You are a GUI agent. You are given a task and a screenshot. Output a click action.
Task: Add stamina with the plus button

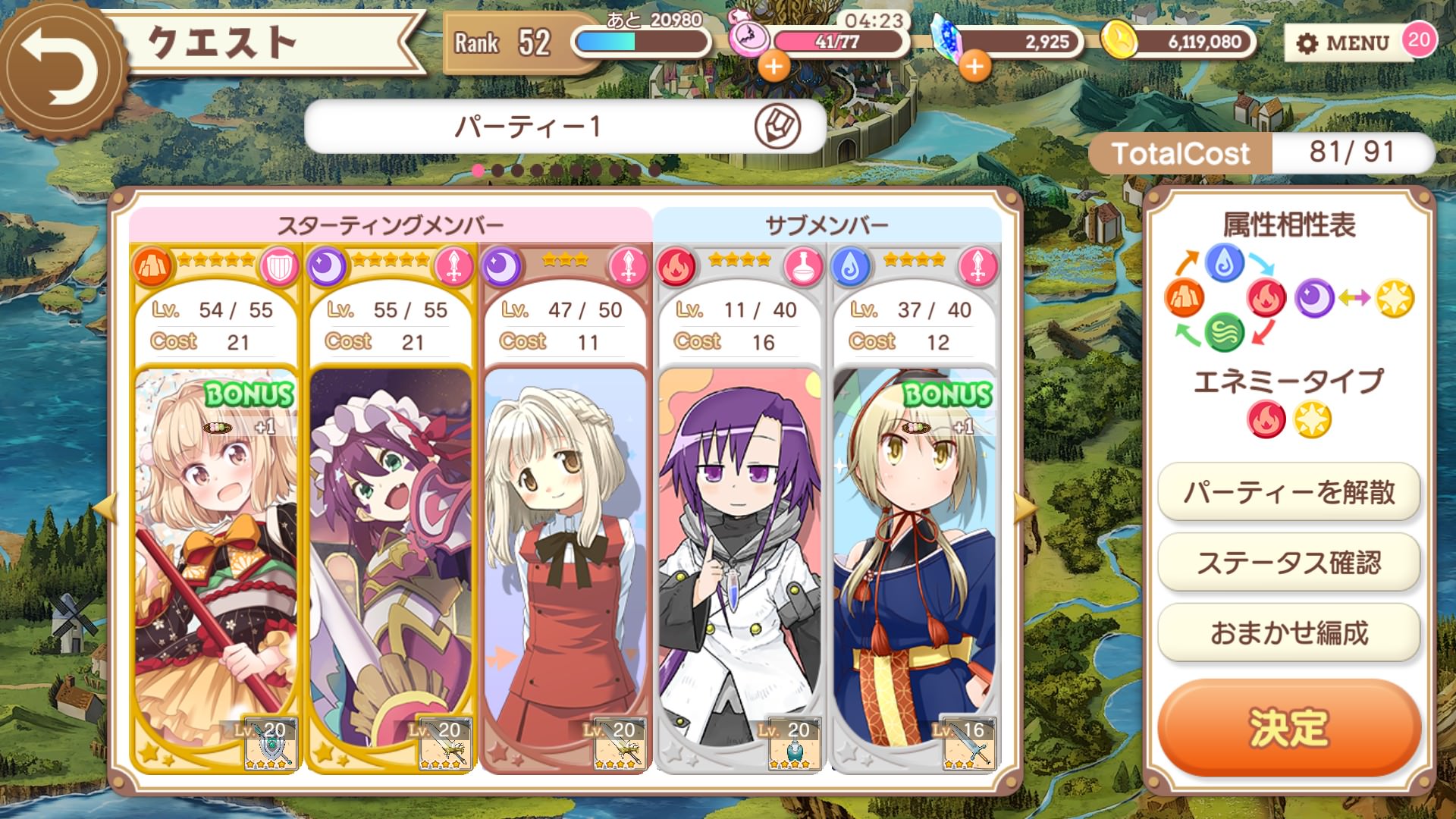point(773,67)
